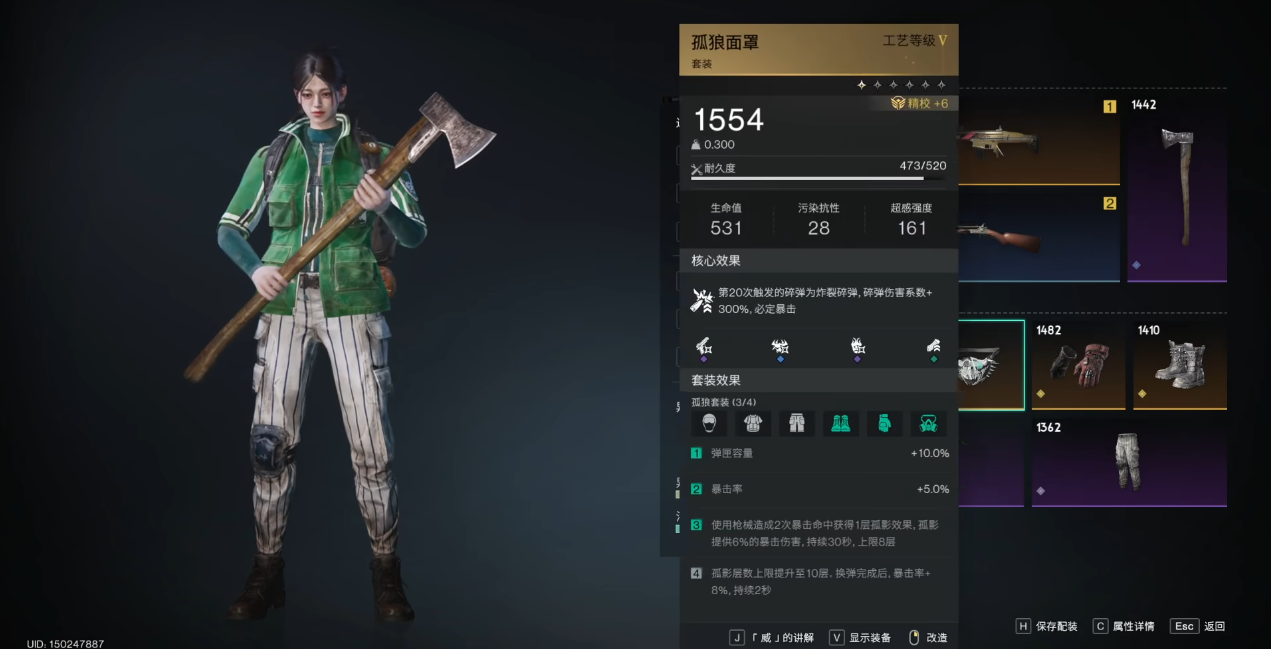Select the equipped Lone Wolf mask slot

click(x=991, y=365)
